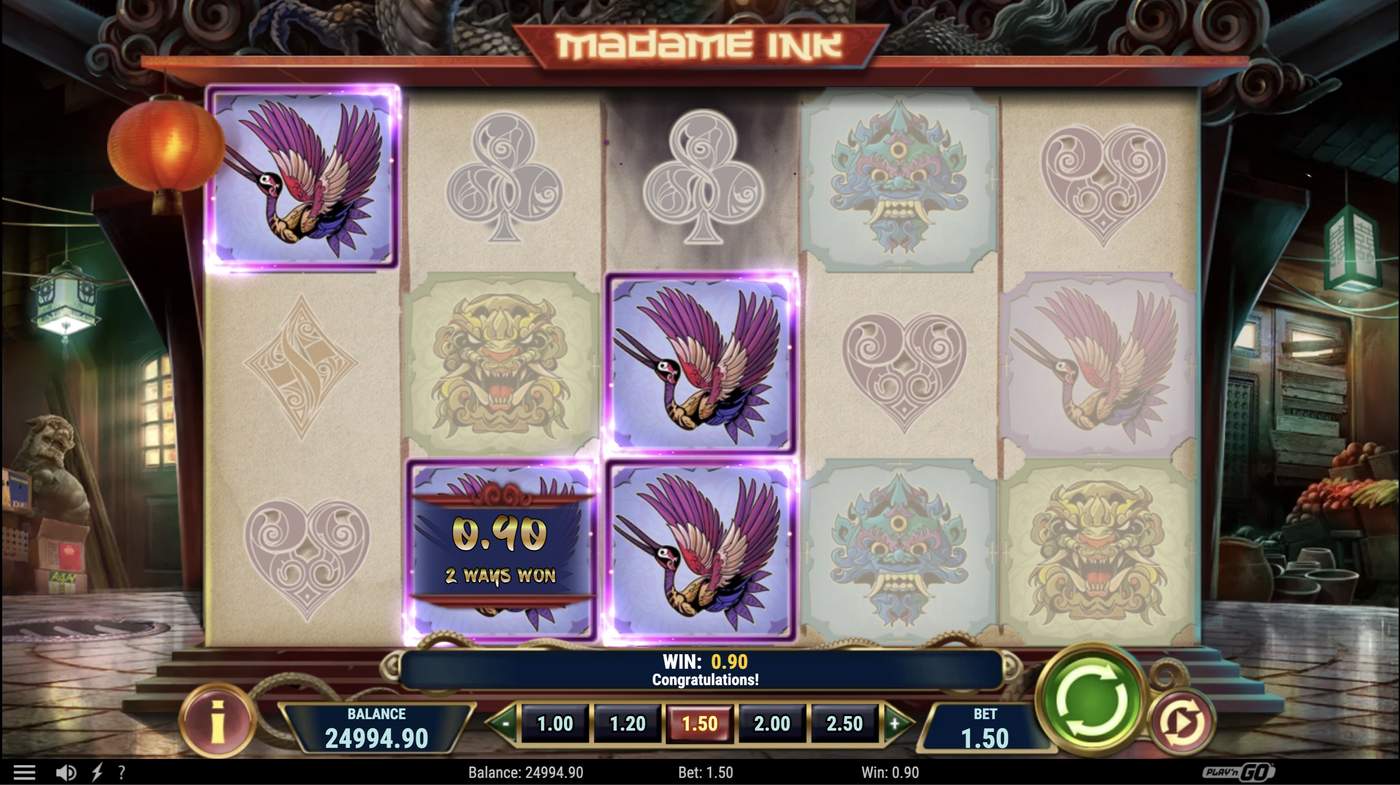Select the 1.00 bet value
The image size is (1400, 785).
[556, 722]
